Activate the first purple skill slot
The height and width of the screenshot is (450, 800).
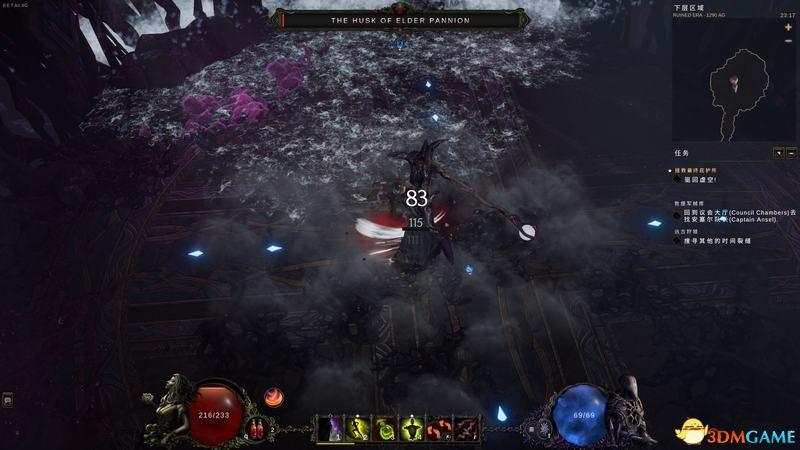(332, 429)
